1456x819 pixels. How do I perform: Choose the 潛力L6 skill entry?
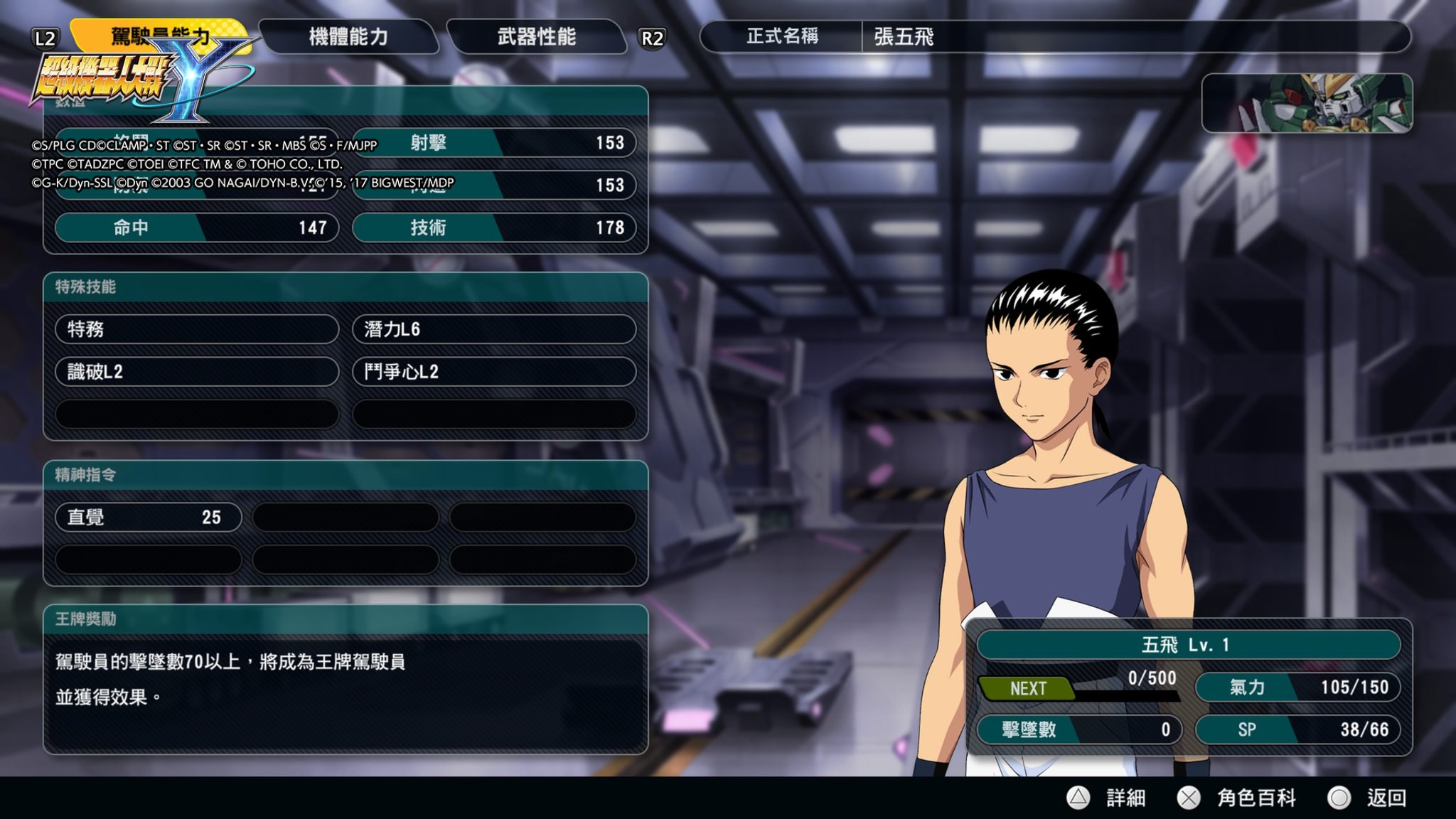493,329
